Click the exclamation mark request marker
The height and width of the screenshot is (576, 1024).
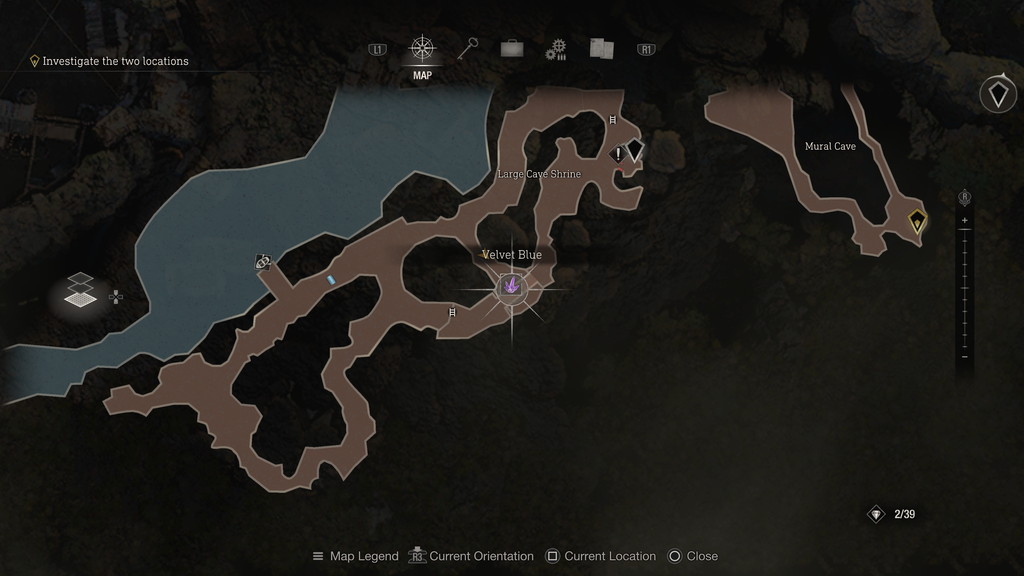click(x=618, y=154)
